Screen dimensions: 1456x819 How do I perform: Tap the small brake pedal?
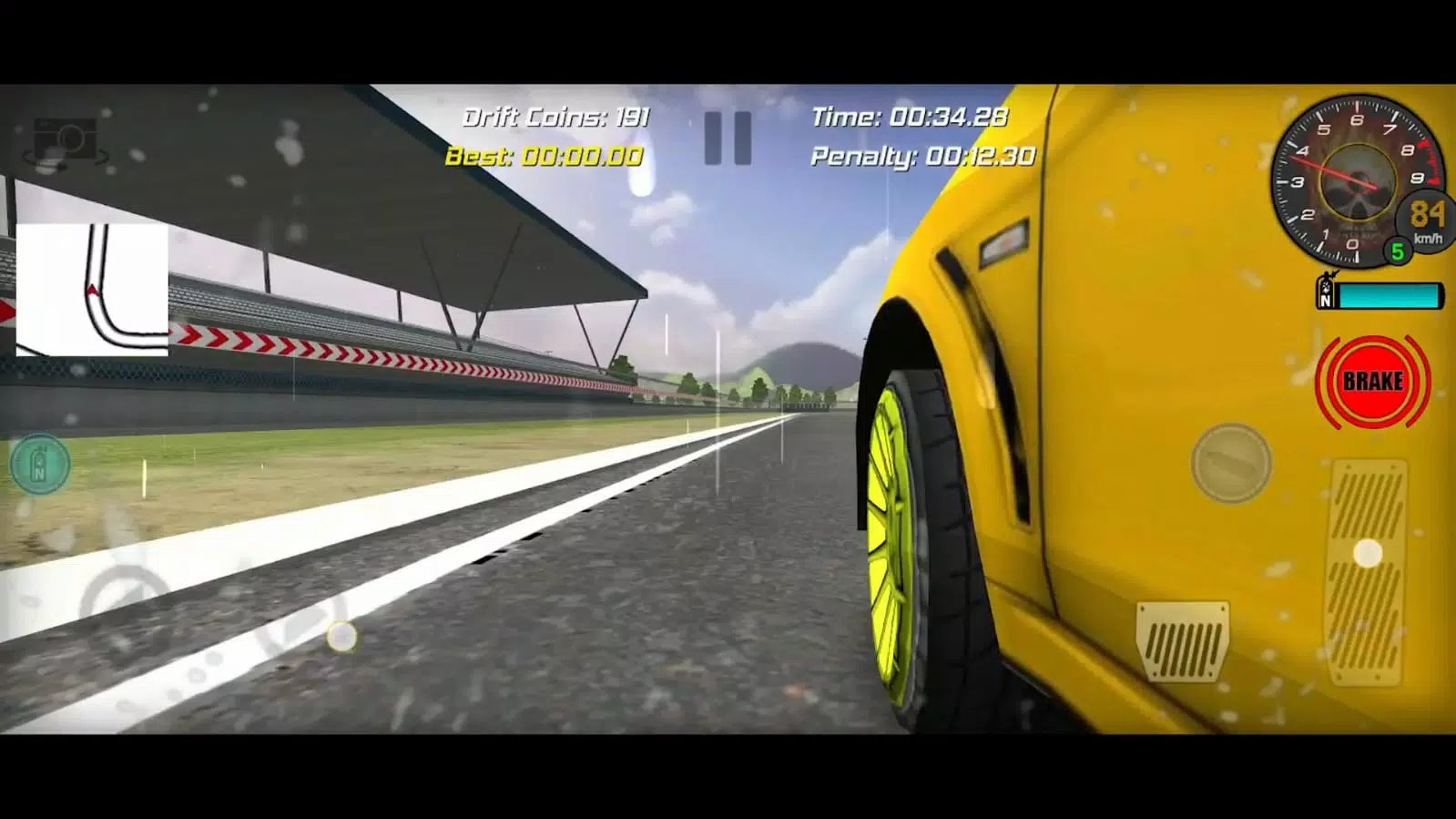tap(1182, 640)
